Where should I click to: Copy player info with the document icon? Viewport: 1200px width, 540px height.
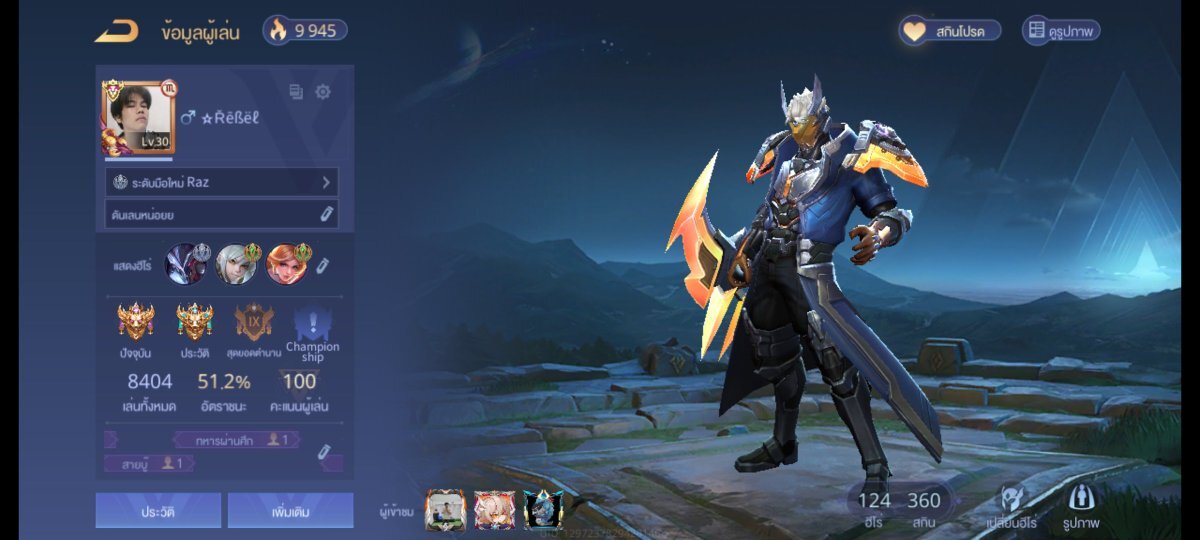point(296,92)
